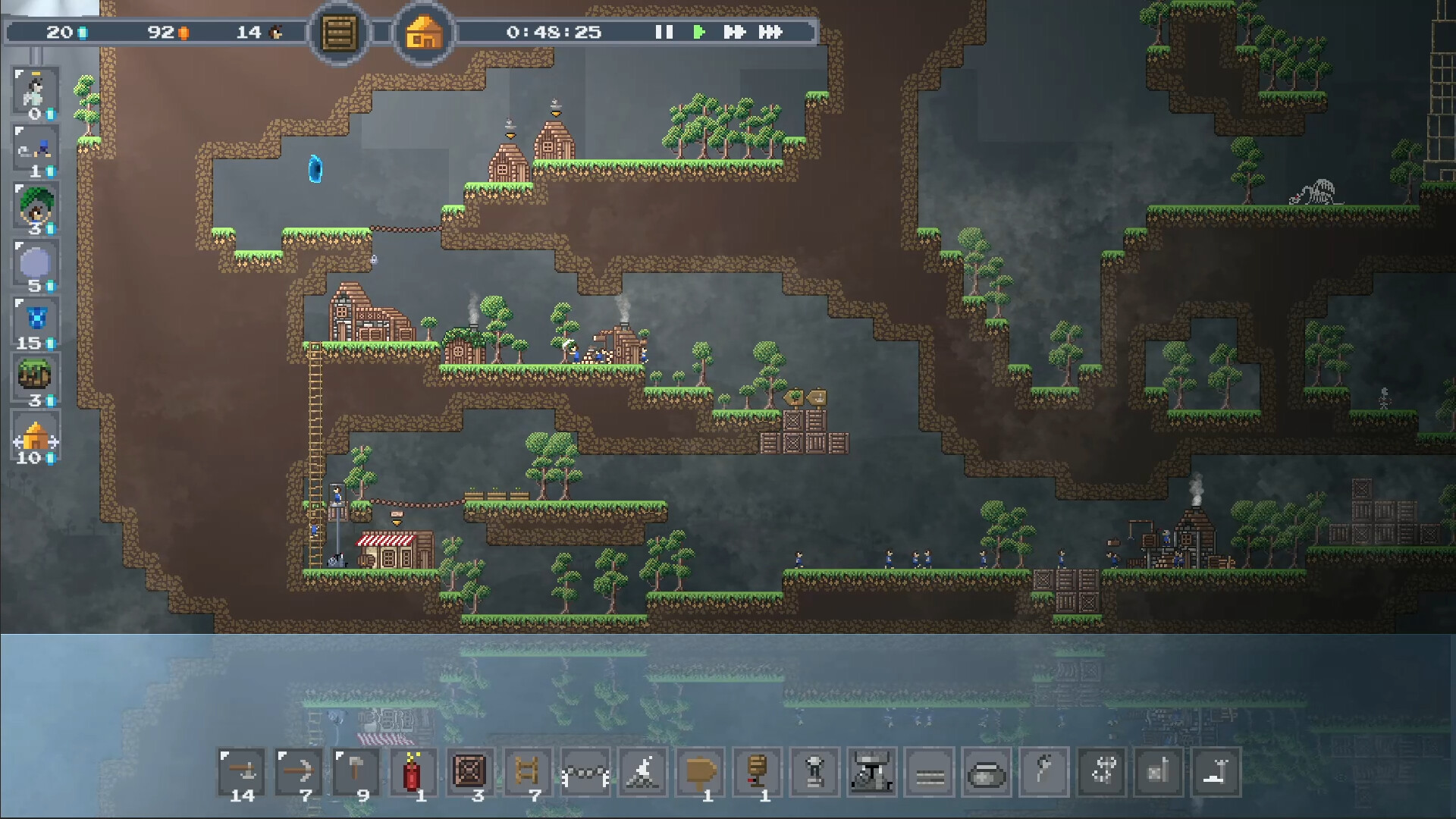Enable maximum triple-arrow game speed

[x=770, y=33]
